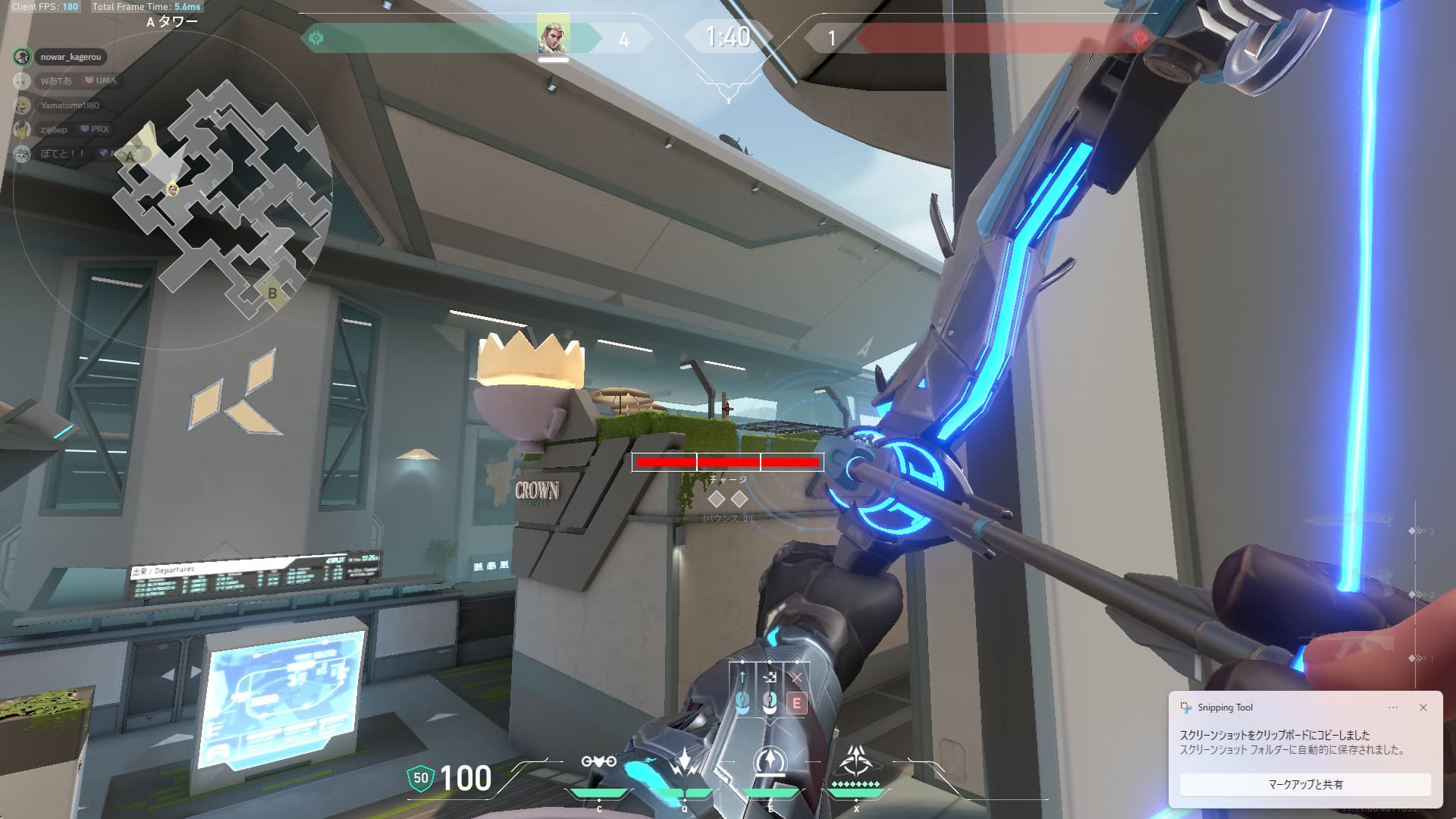Open Snipping Tool notification options menu
This screenshot has width=1456, height=819.
click(x=1392, y=708)
